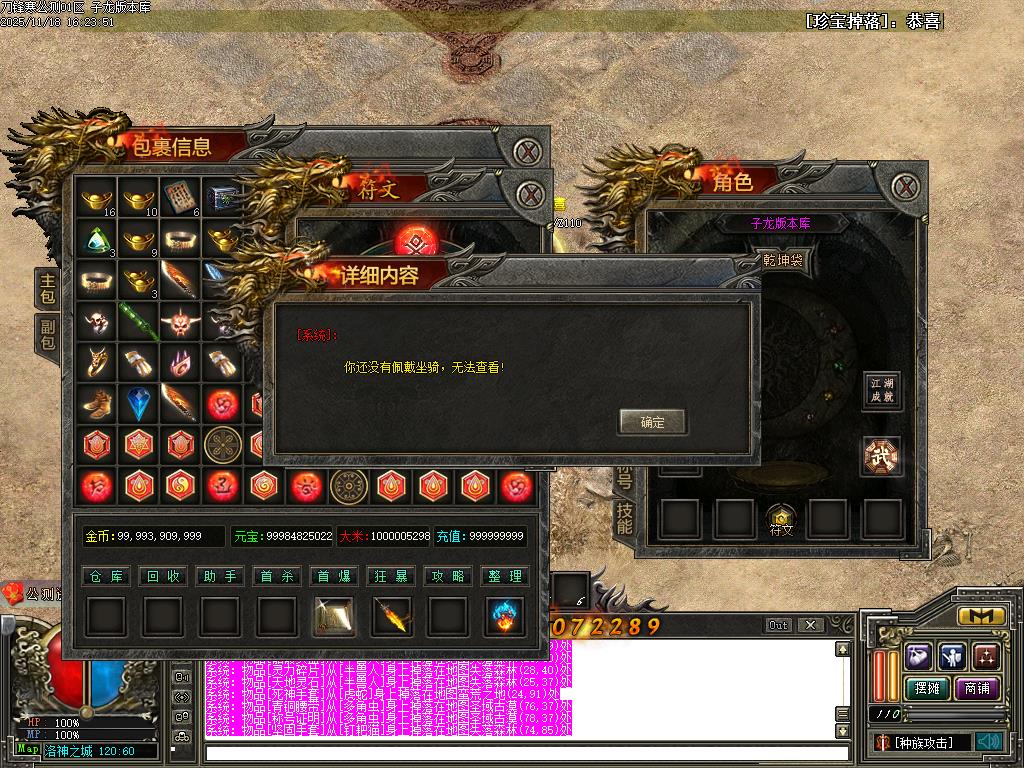Pick the blue diamond gem in the bag
1024x768 pixels.
click(x=139, y=403)
